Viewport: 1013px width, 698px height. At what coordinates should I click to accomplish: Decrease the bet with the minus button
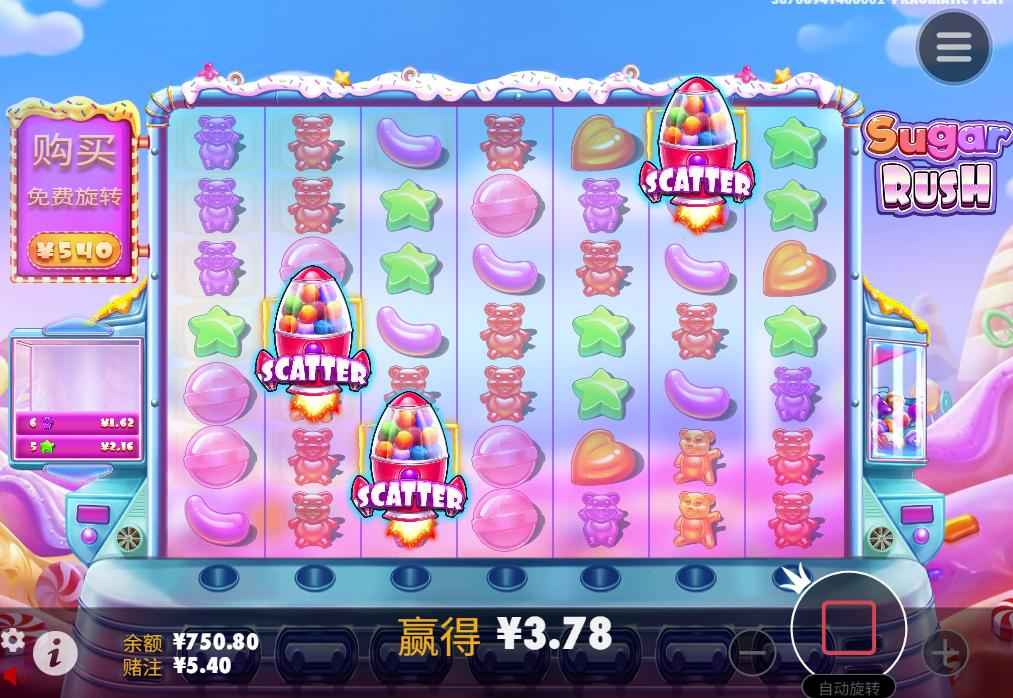pos(752,653)
